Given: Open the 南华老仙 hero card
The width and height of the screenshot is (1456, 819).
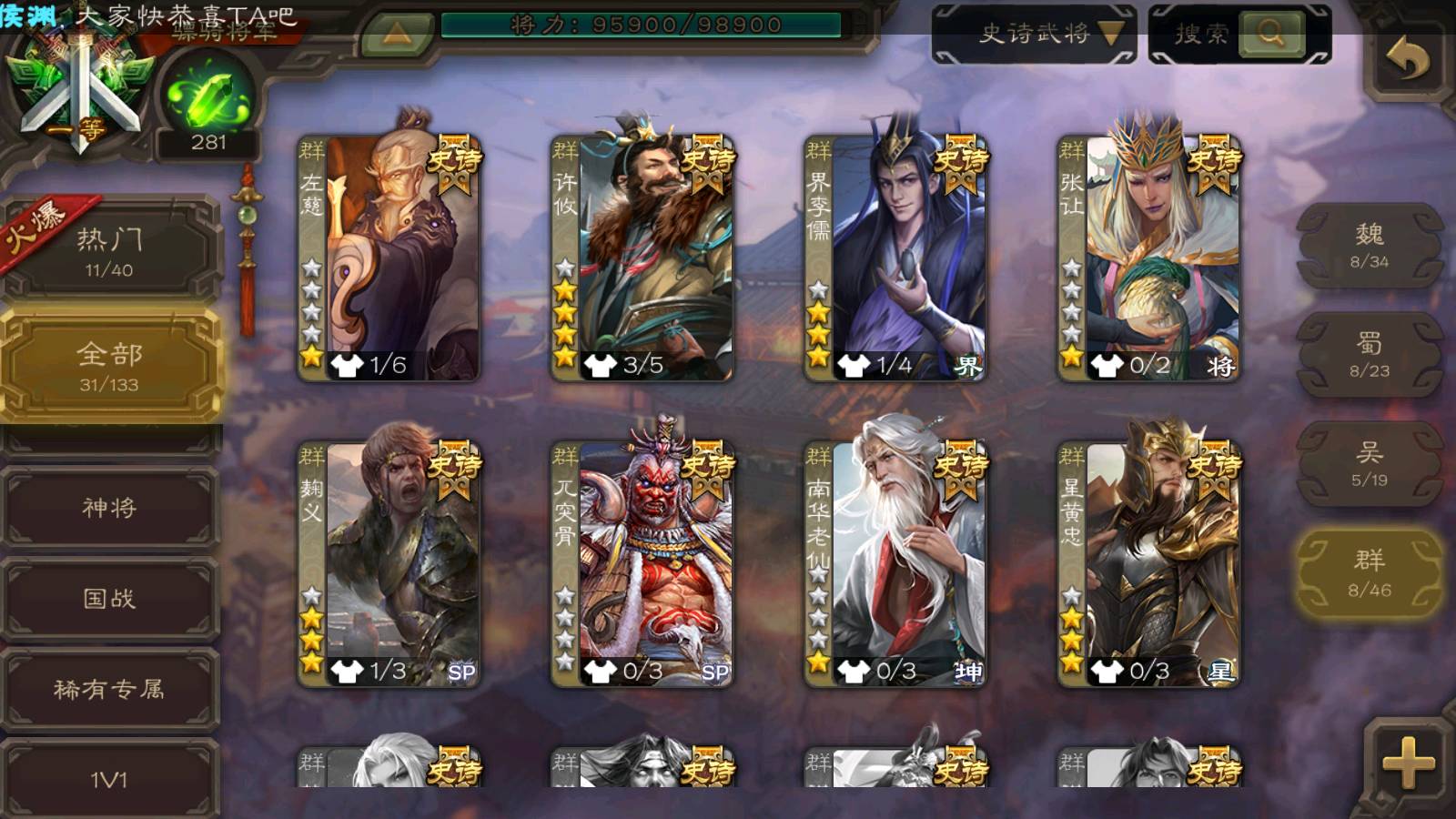Looking at the screenshot, I should [895, 564].
